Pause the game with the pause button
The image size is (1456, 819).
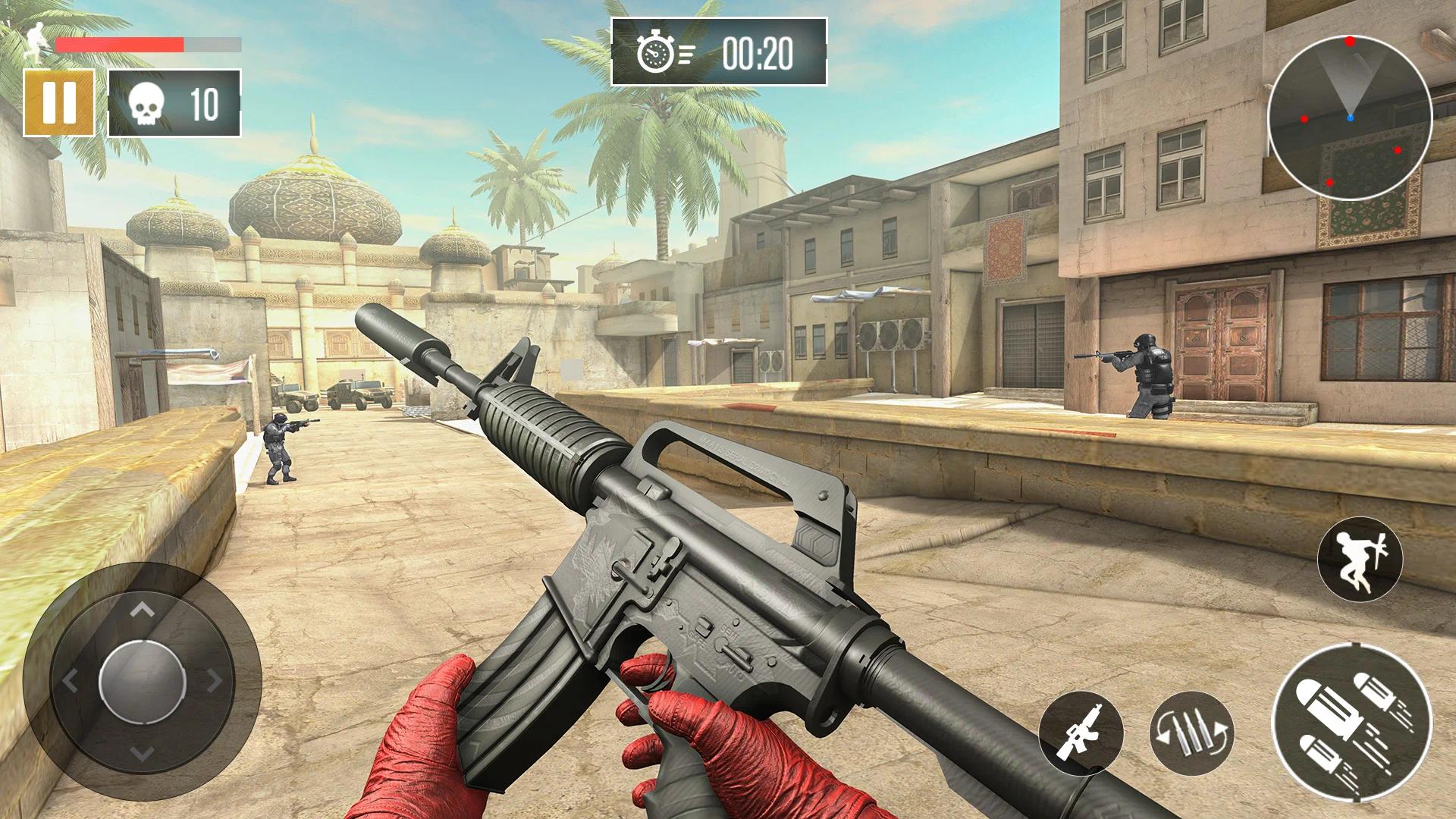[x=59, y=103]
